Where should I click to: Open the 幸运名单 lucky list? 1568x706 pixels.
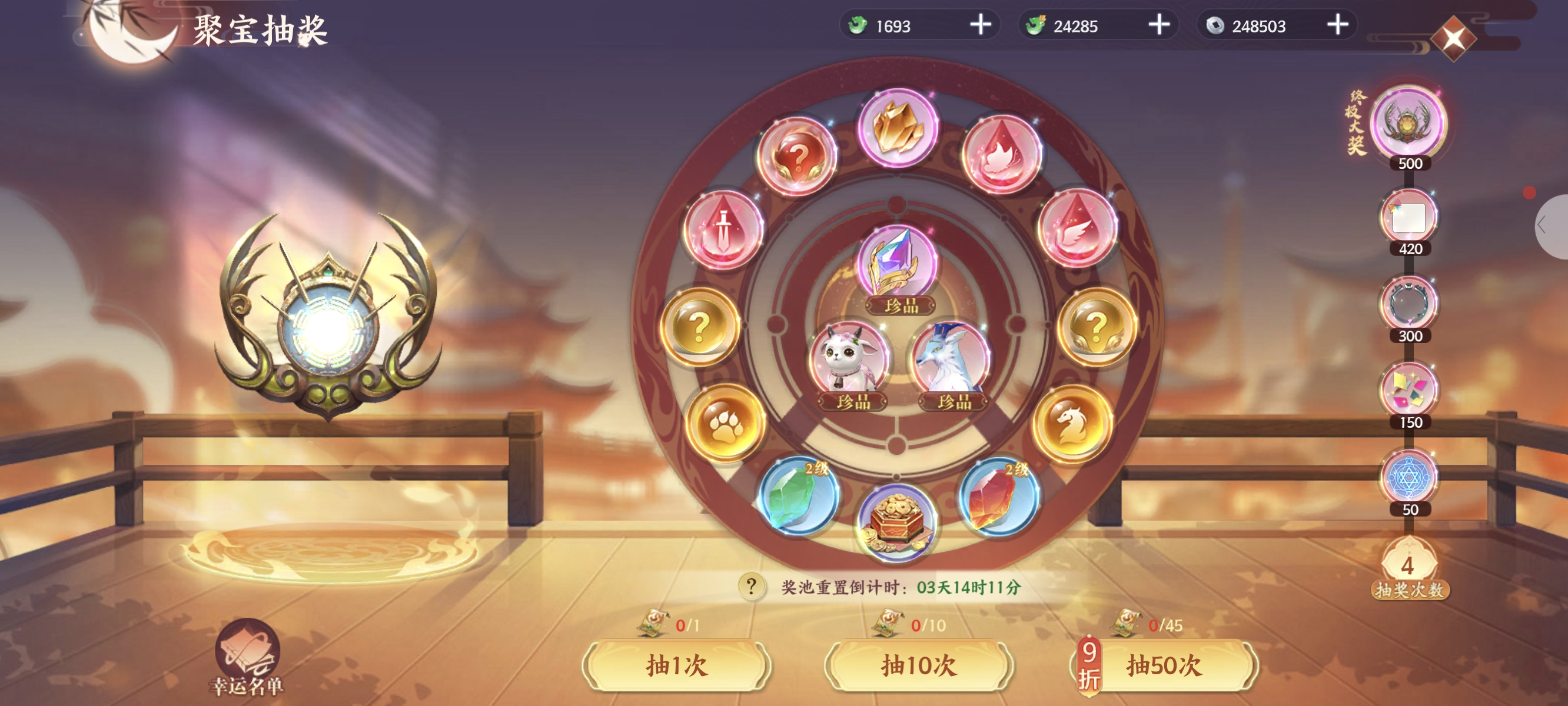(x=247, y=657)
